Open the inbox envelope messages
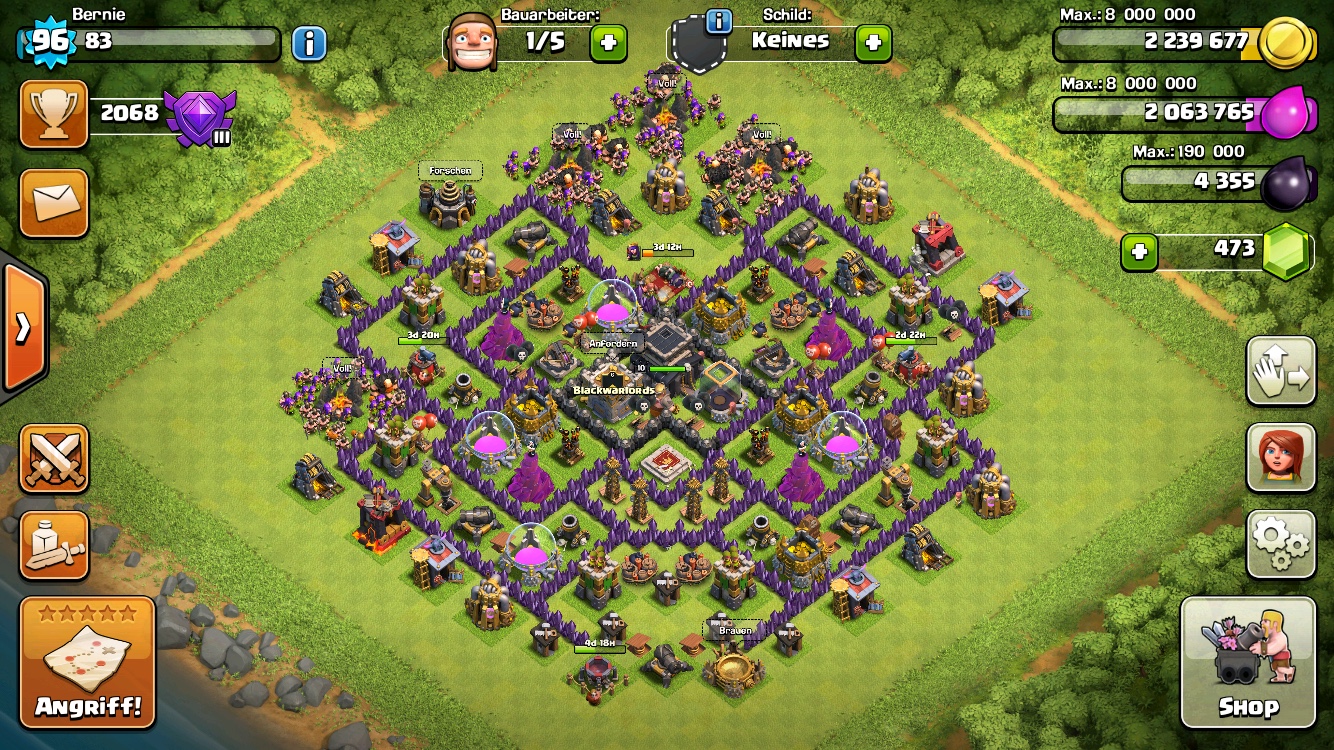 (54, 203)
